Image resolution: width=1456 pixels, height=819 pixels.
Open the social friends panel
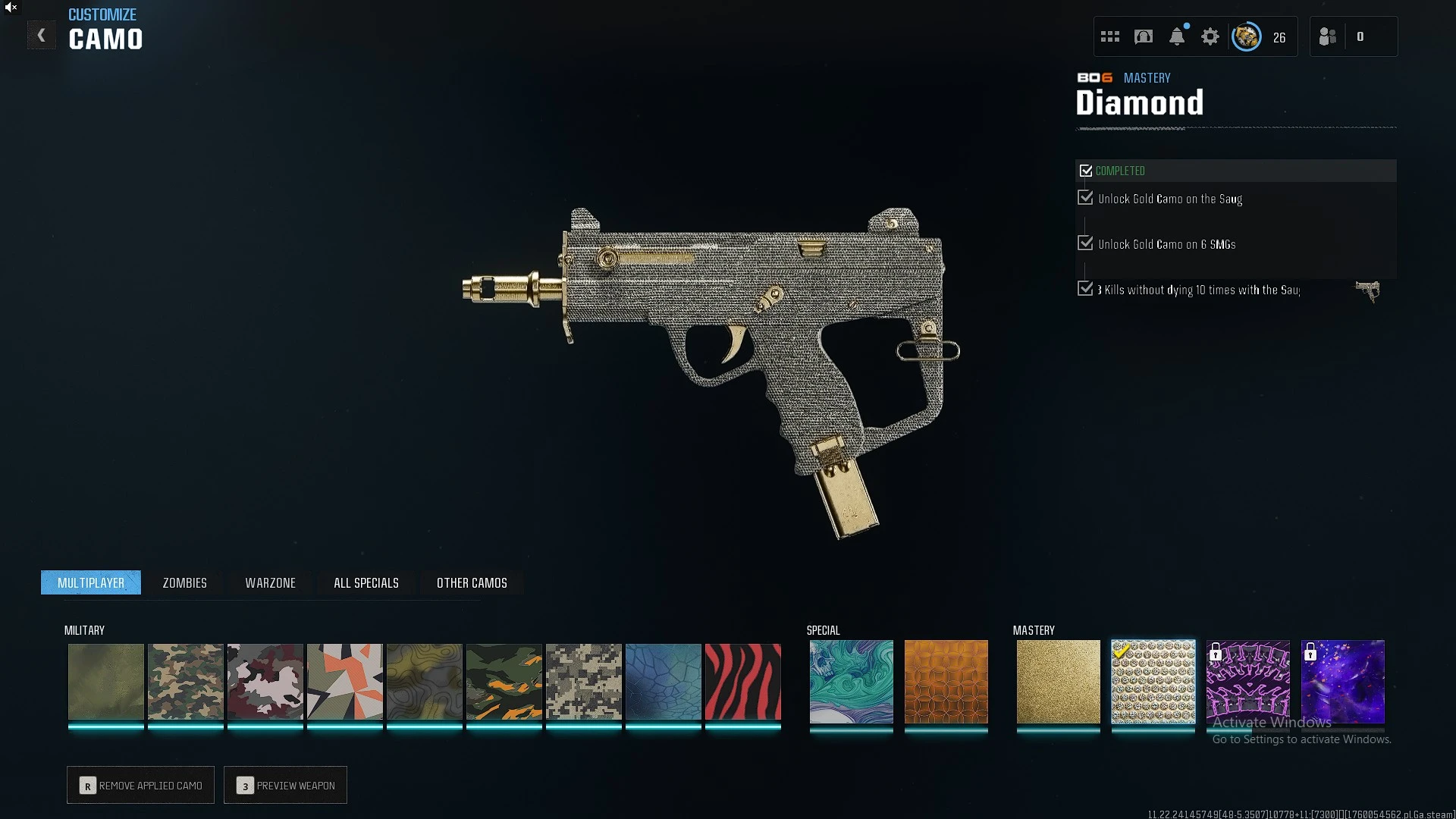[x=1328, y=36]
